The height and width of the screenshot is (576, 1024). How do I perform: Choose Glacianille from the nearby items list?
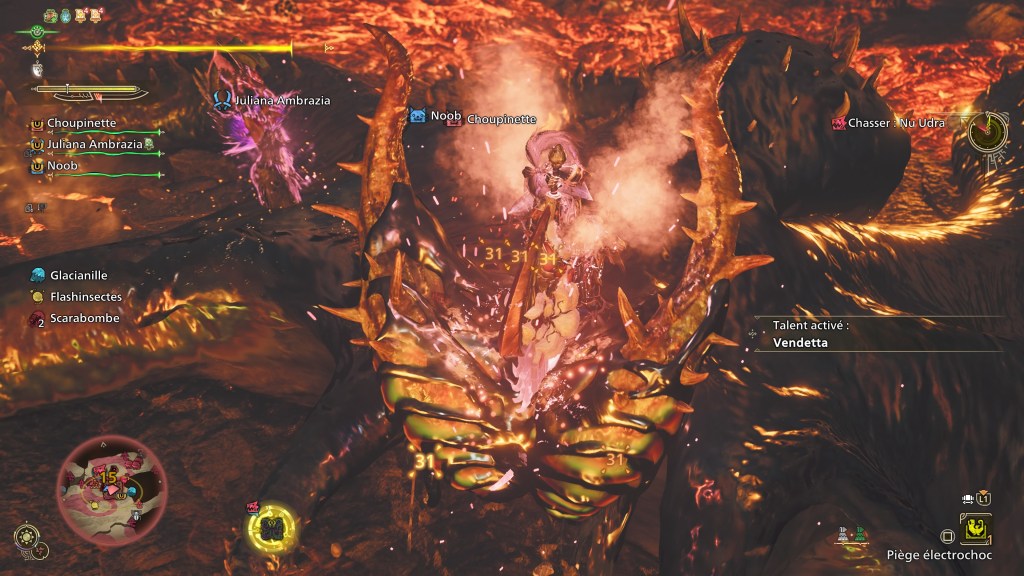(78, 275)
